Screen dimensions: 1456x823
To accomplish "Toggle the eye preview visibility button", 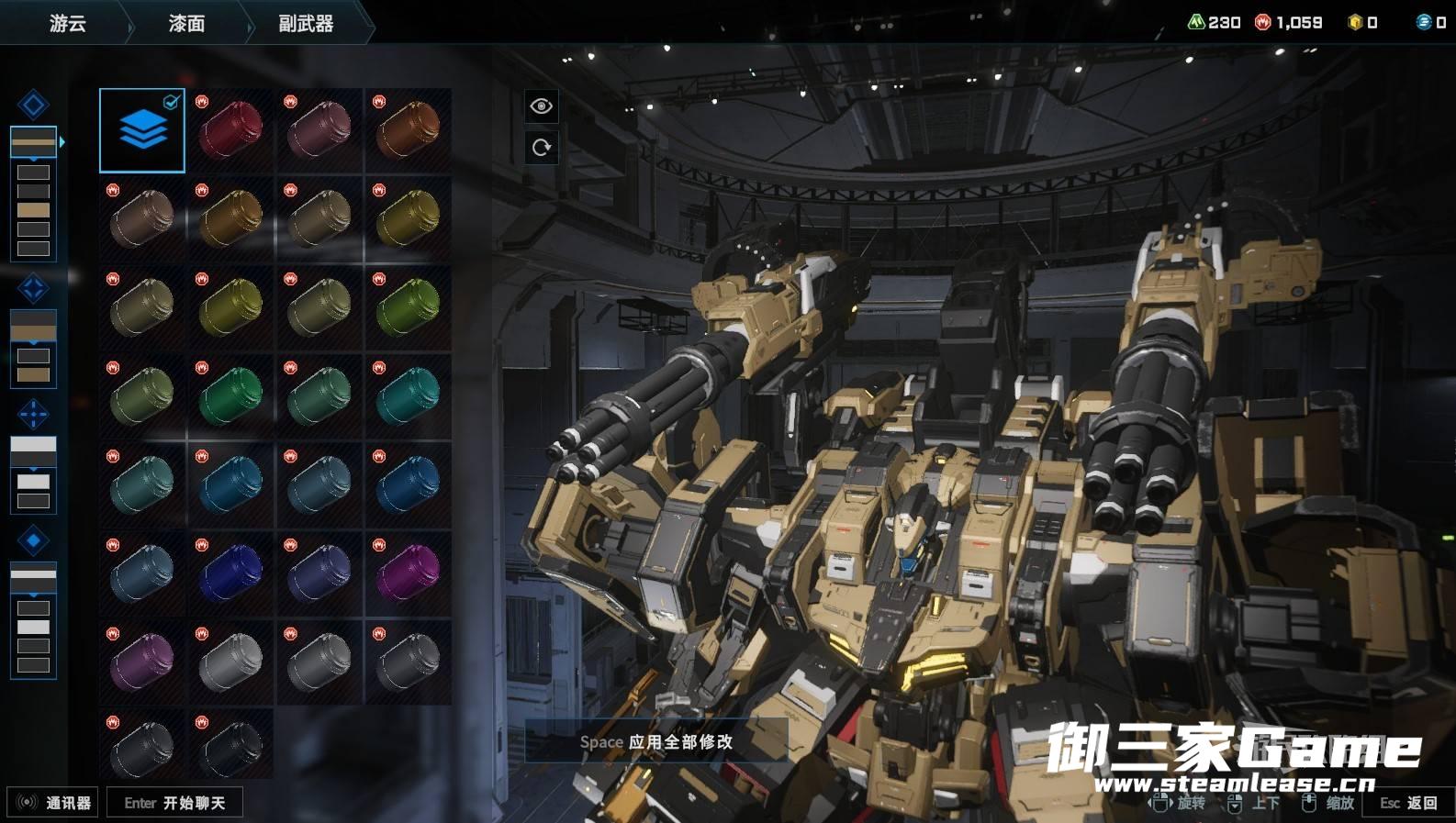I will 541,106.
